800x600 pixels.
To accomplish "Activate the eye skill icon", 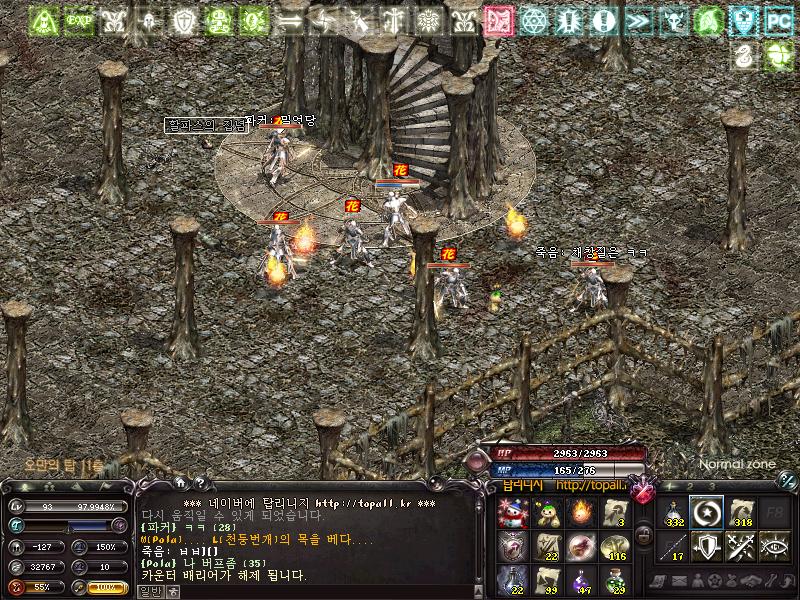I will (x=775, y=546).
